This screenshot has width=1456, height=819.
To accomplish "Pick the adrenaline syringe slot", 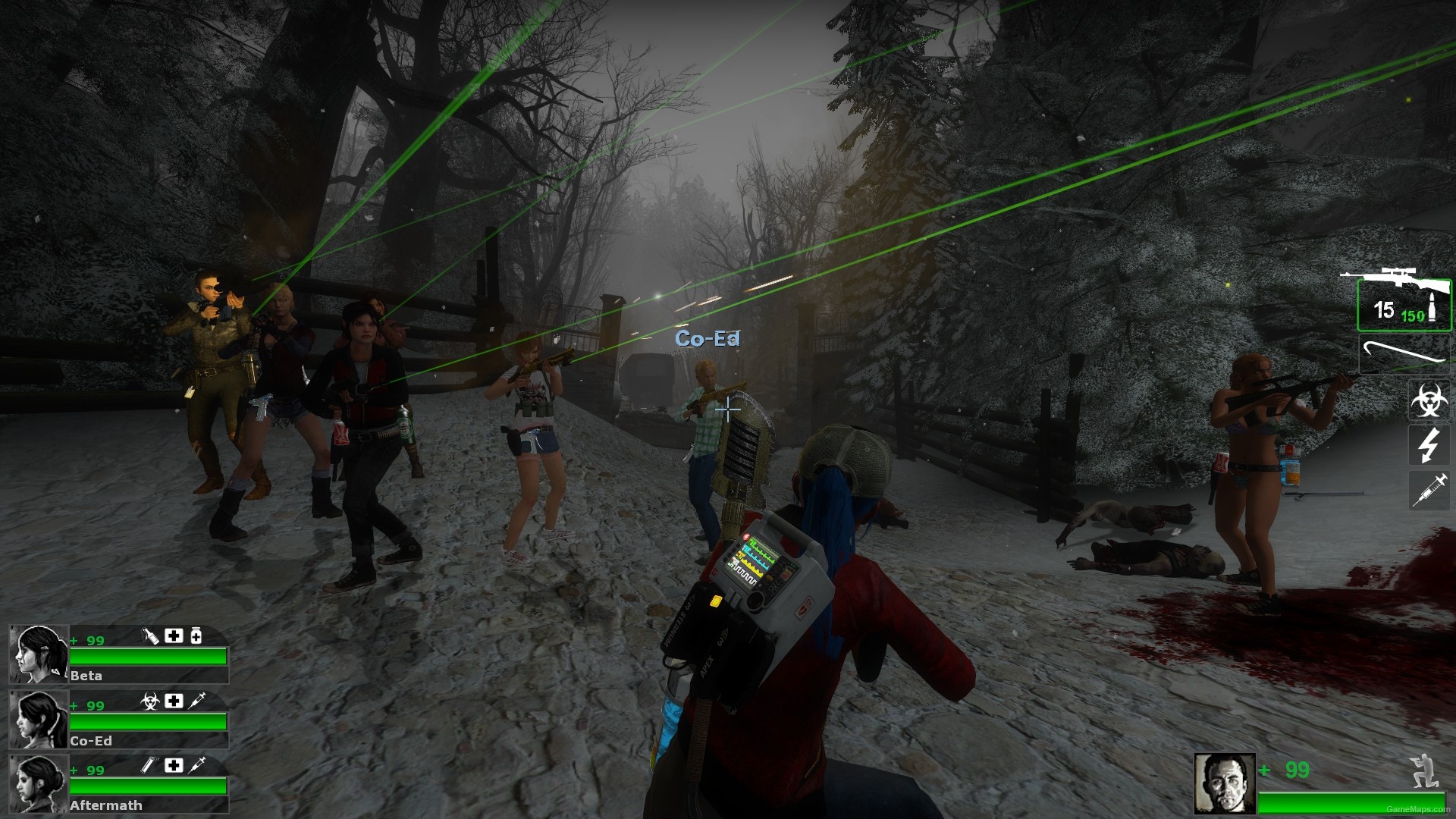I will pyautogui.click(x=1429, y=490).
